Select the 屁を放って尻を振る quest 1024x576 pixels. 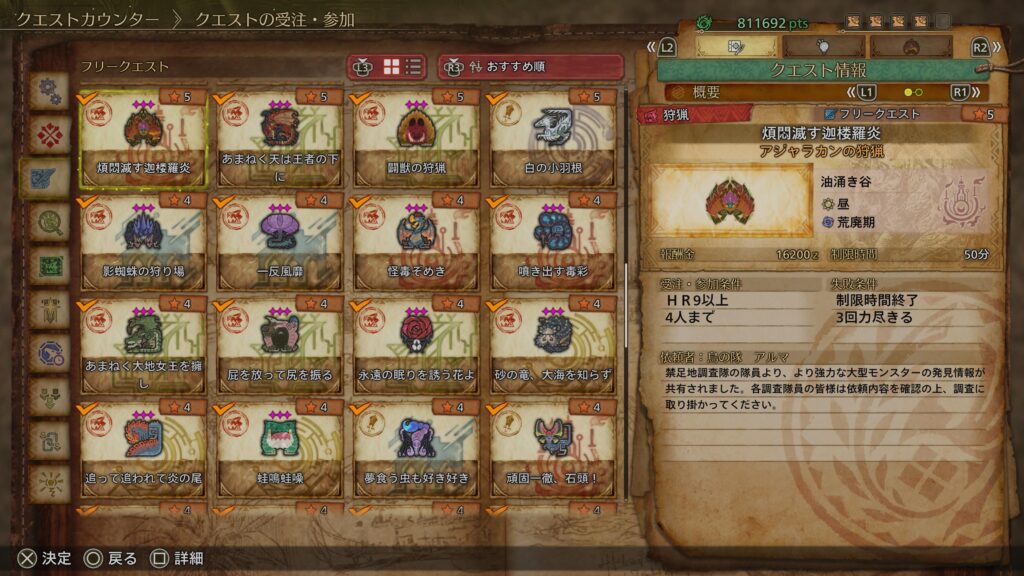279,347
